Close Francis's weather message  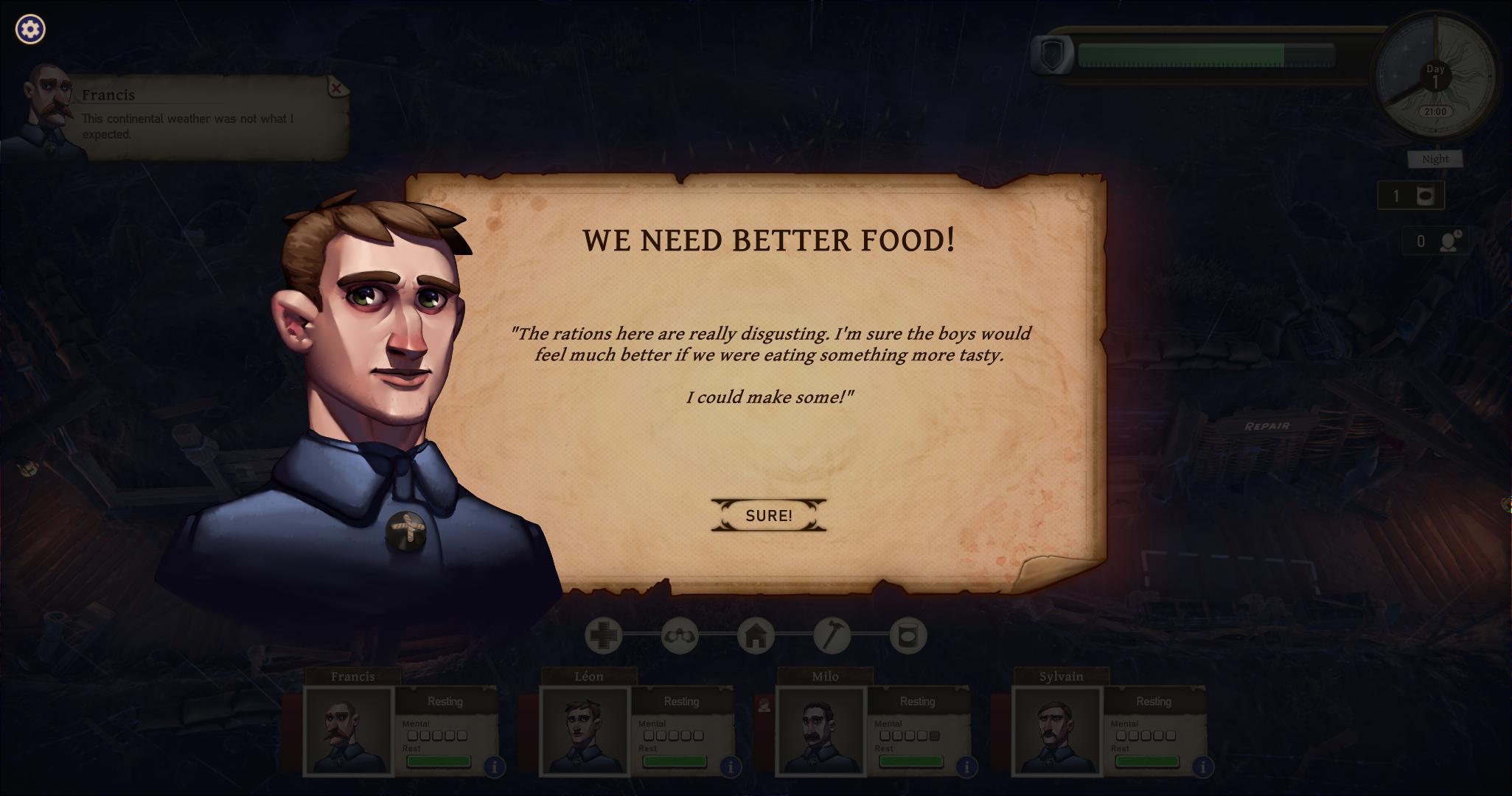click(x=336, y=88)
